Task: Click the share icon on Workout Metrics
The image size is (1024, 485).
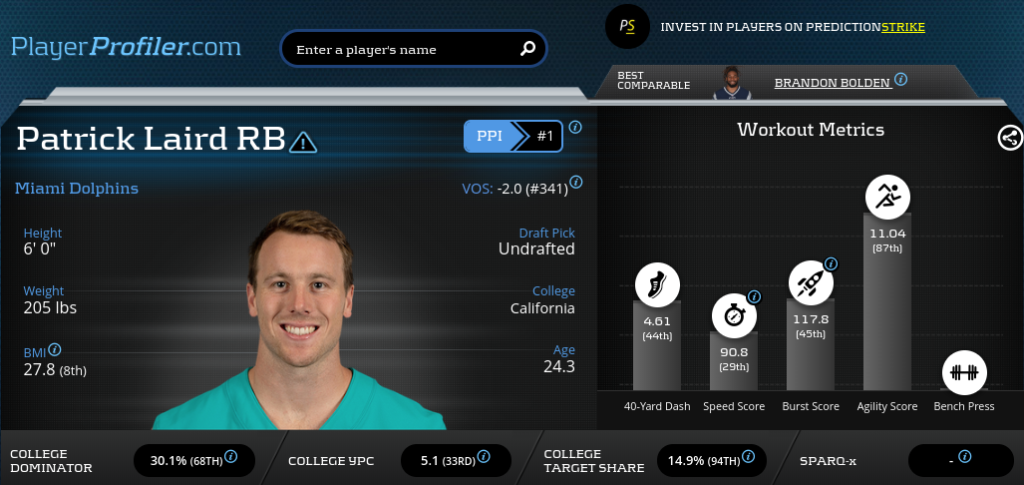Action: (1010, 138)
